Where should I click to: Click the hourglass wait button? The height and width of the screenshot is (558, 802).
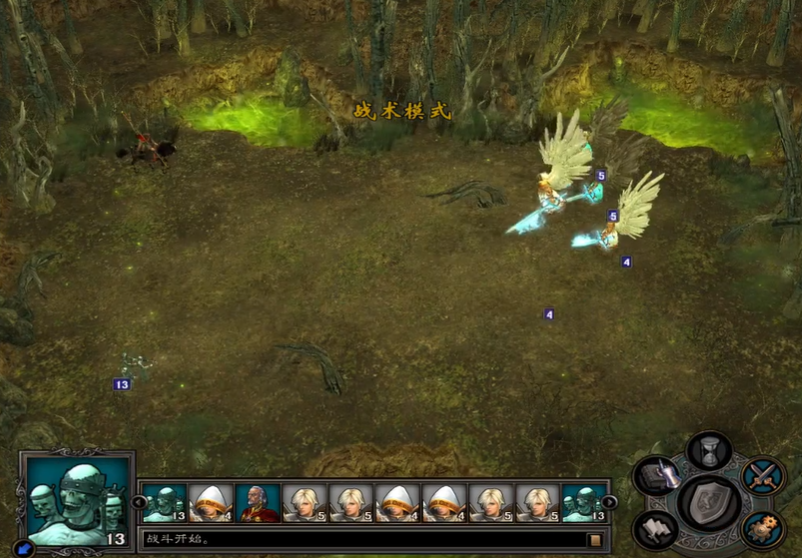pos(710,449)
